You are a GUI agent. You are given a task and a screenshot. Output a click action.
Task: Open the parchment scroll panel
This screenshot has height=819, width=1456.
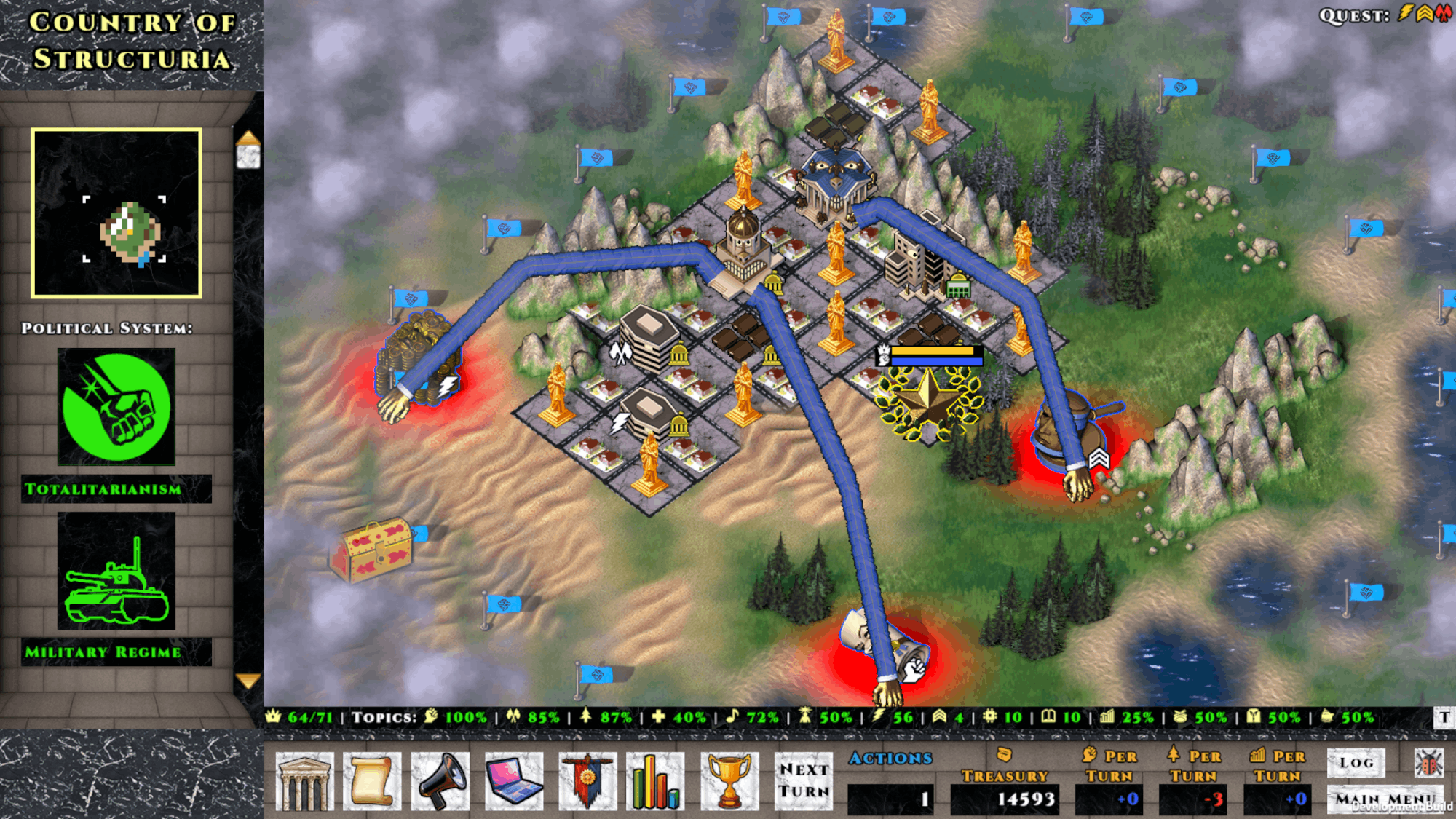pyautogui.click(x=372, y=782)
